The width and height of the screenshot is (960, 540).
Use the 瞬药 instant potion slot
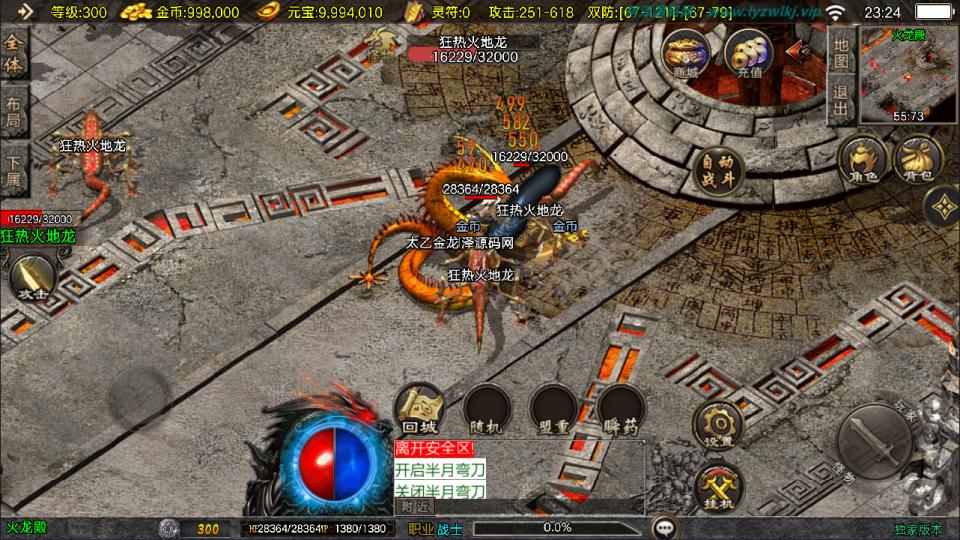622,410
